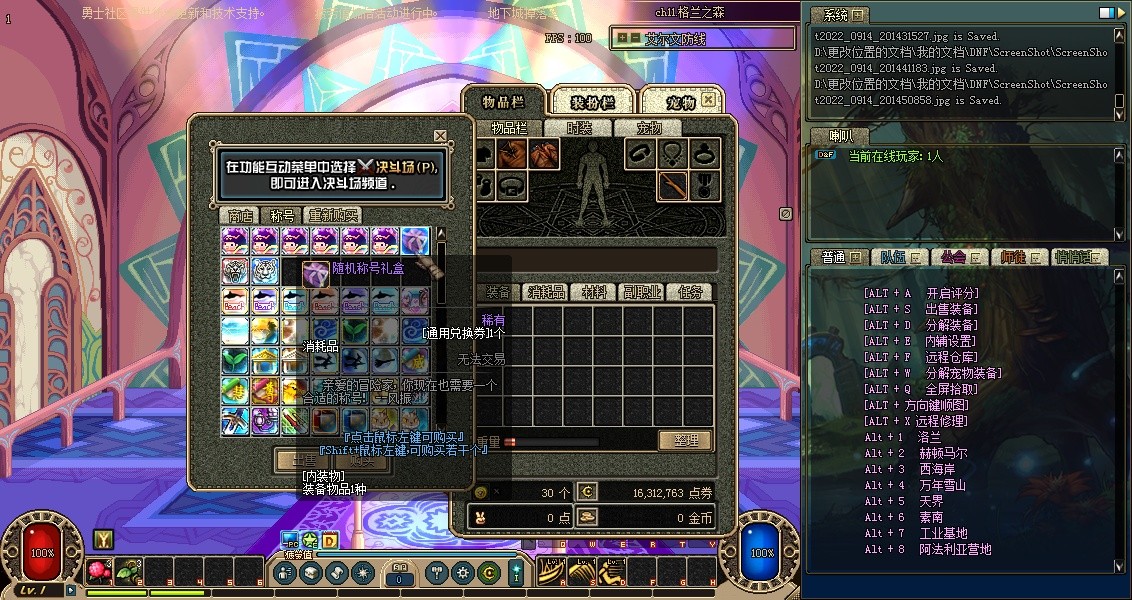Image resolution: width=1132 pixels, height=600 pixels.
Task: Click the 整理 sort inventory button
Action: point(685,440)
